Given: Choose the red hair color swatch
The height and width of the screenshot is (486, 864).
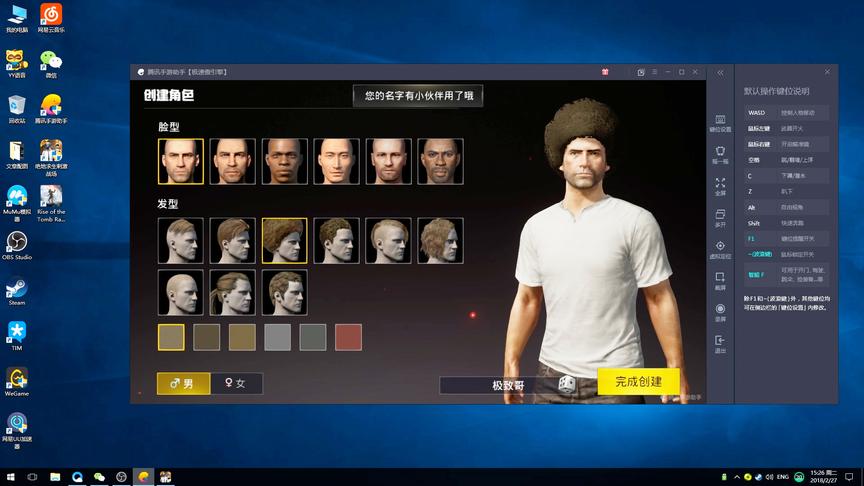Looking at the screenshot, I should [347, 338].
